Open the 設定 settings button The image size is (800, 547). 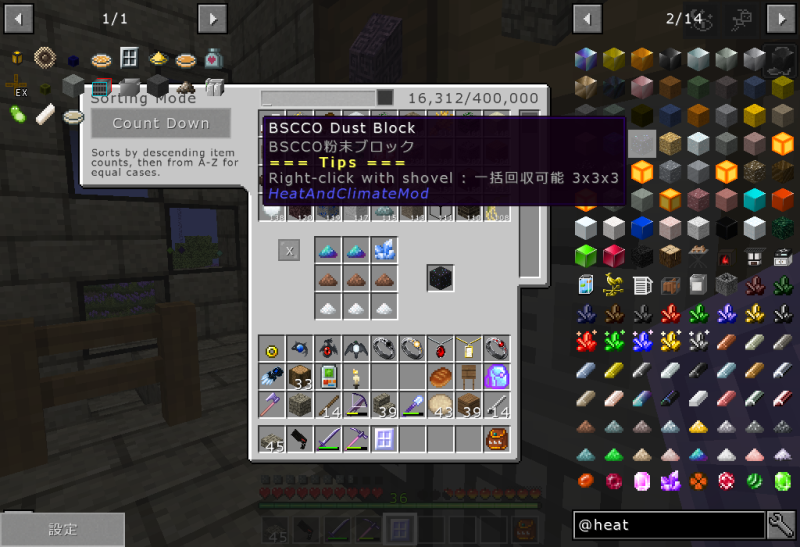click(62, 529)
